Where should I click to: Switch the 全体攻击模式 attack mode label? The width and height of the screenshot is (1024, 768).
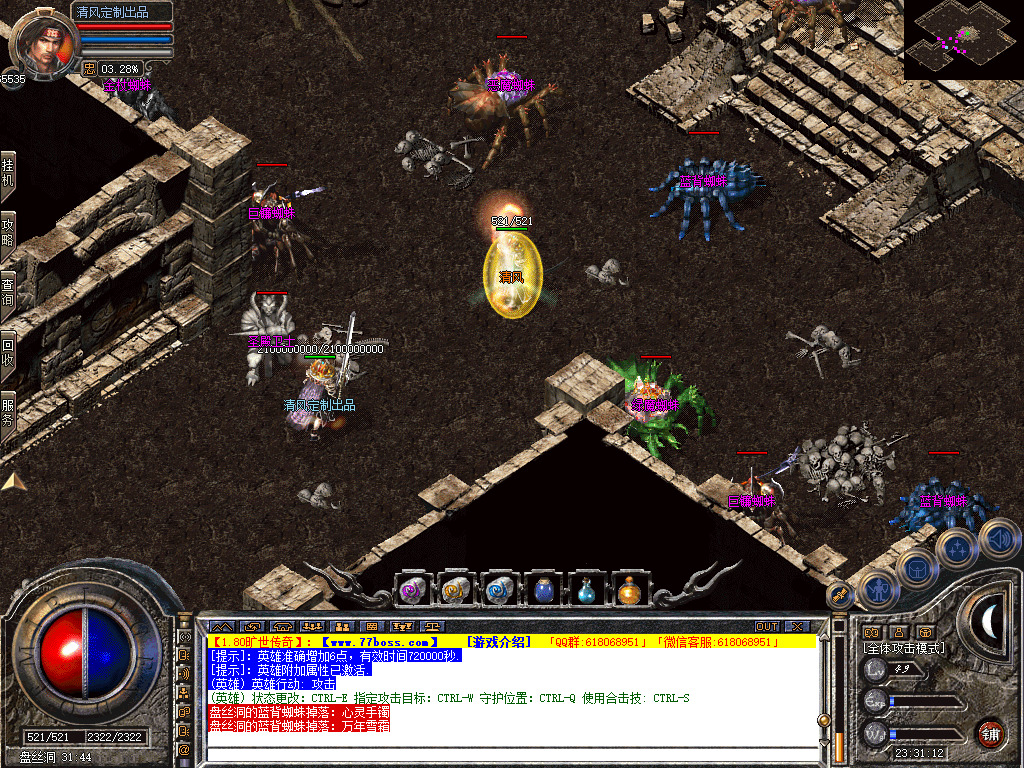tap(904, 648)
